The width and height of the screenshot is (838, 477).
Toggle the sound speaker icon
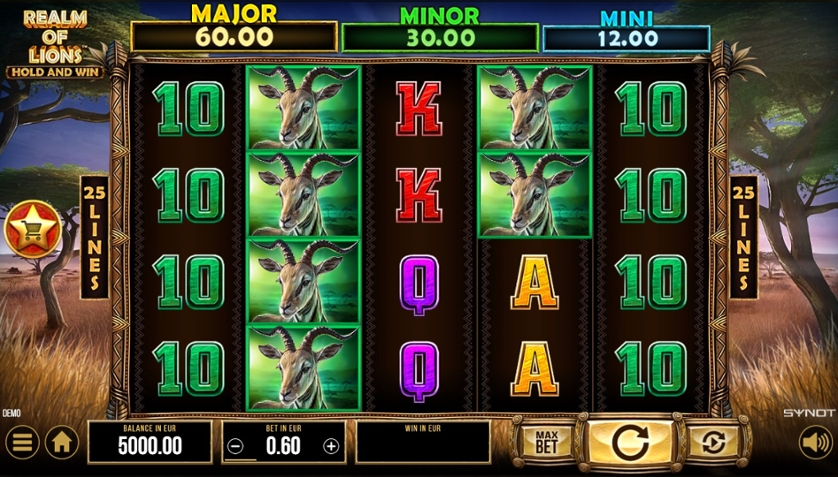(x=815, y=441)
